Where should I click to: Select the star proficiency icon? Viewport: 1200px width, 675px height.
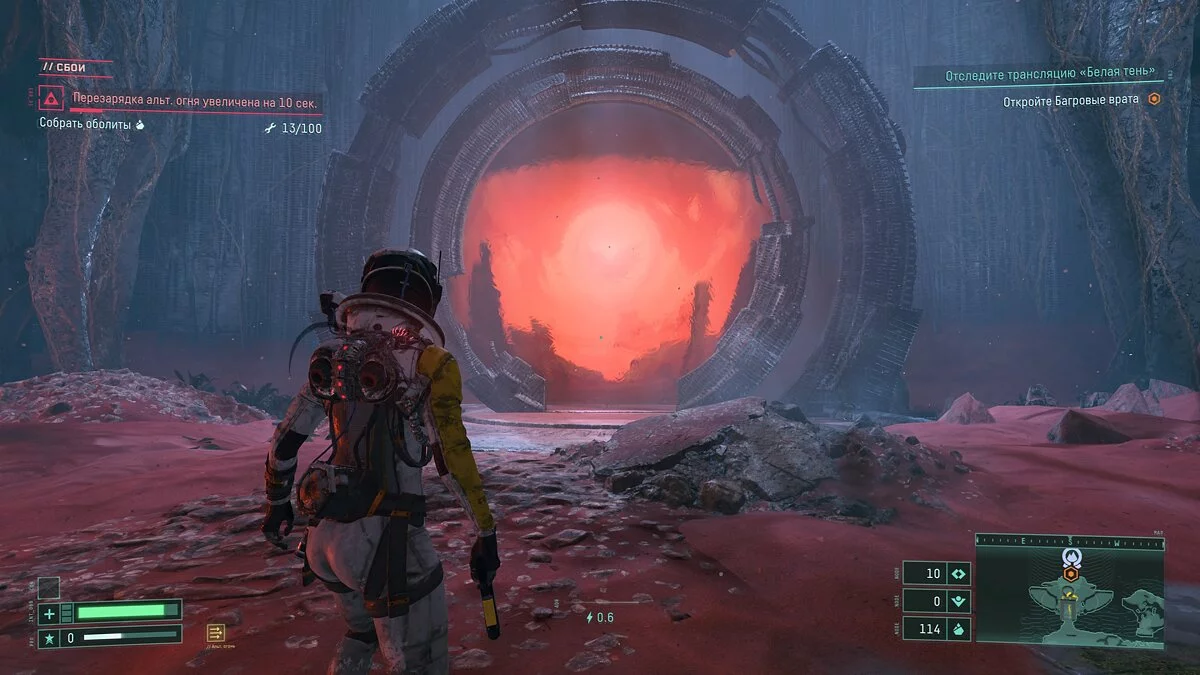click(x=50, y=636)
